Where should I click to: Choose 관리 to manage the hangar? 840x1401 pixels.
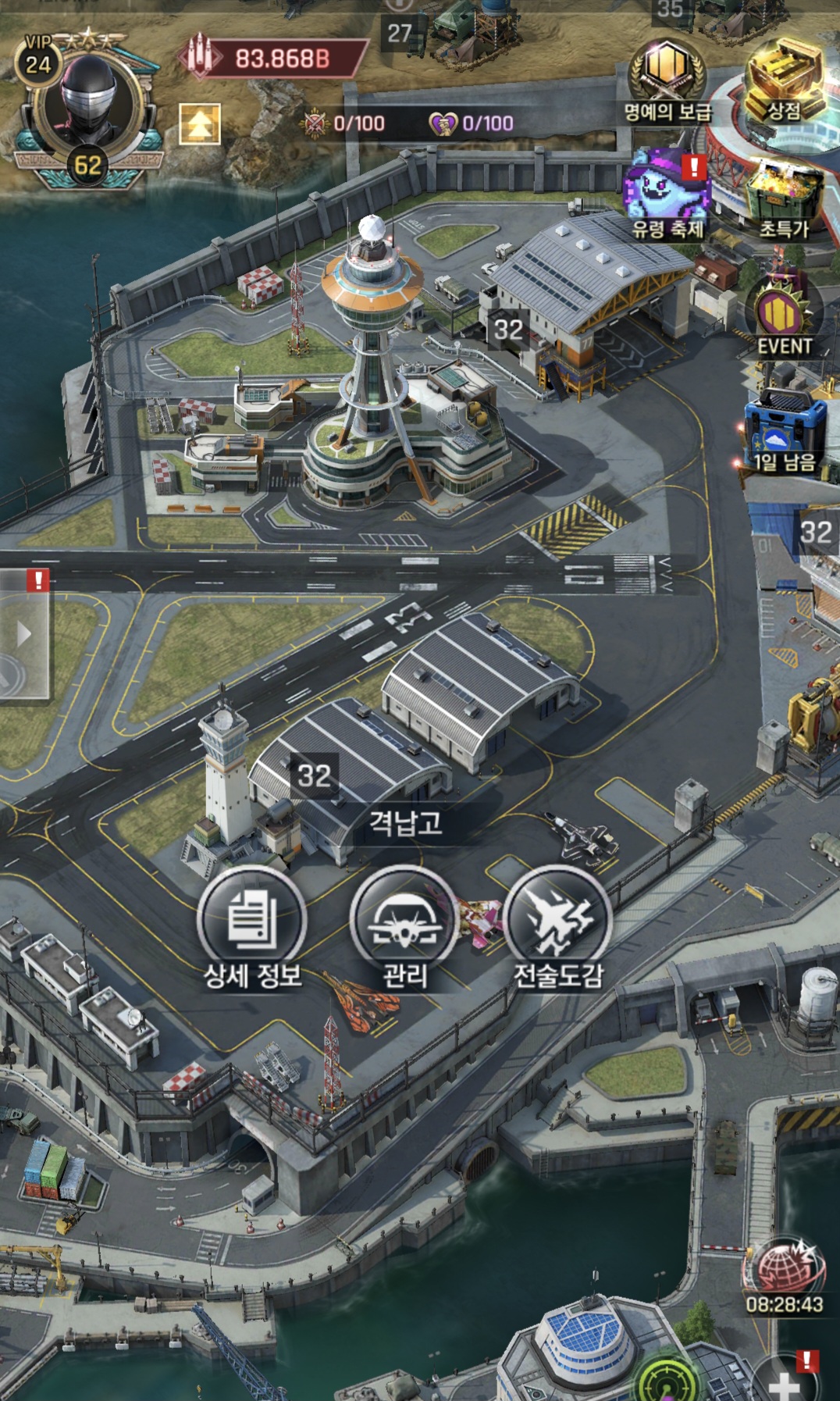point(404,925)
